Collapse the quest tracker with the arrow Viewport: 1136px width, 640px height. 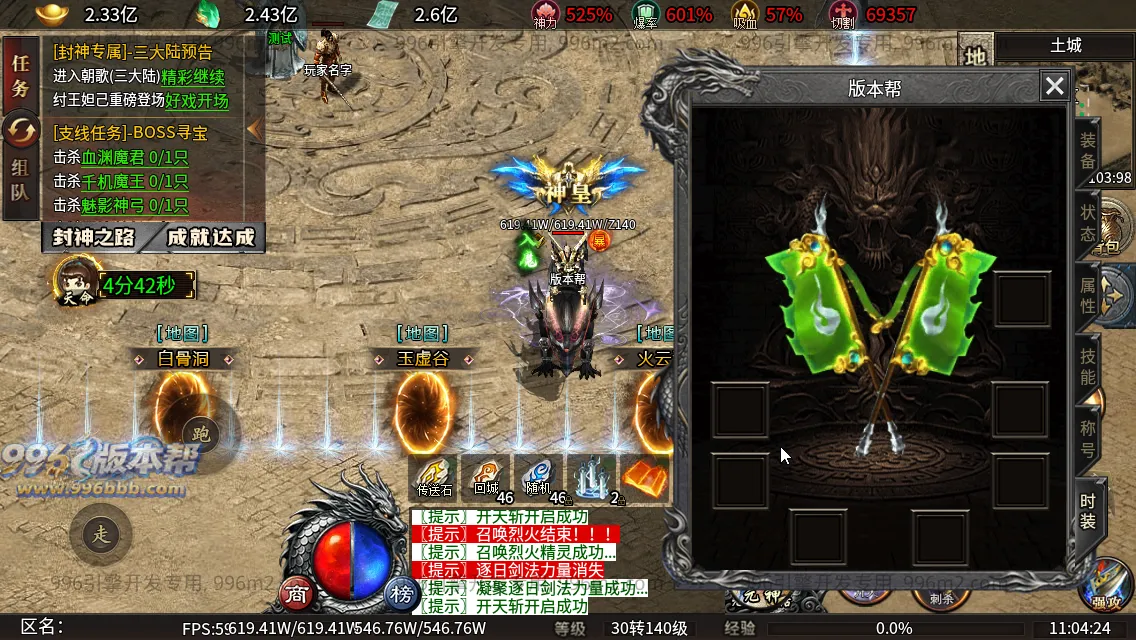(x=254, y=129)
